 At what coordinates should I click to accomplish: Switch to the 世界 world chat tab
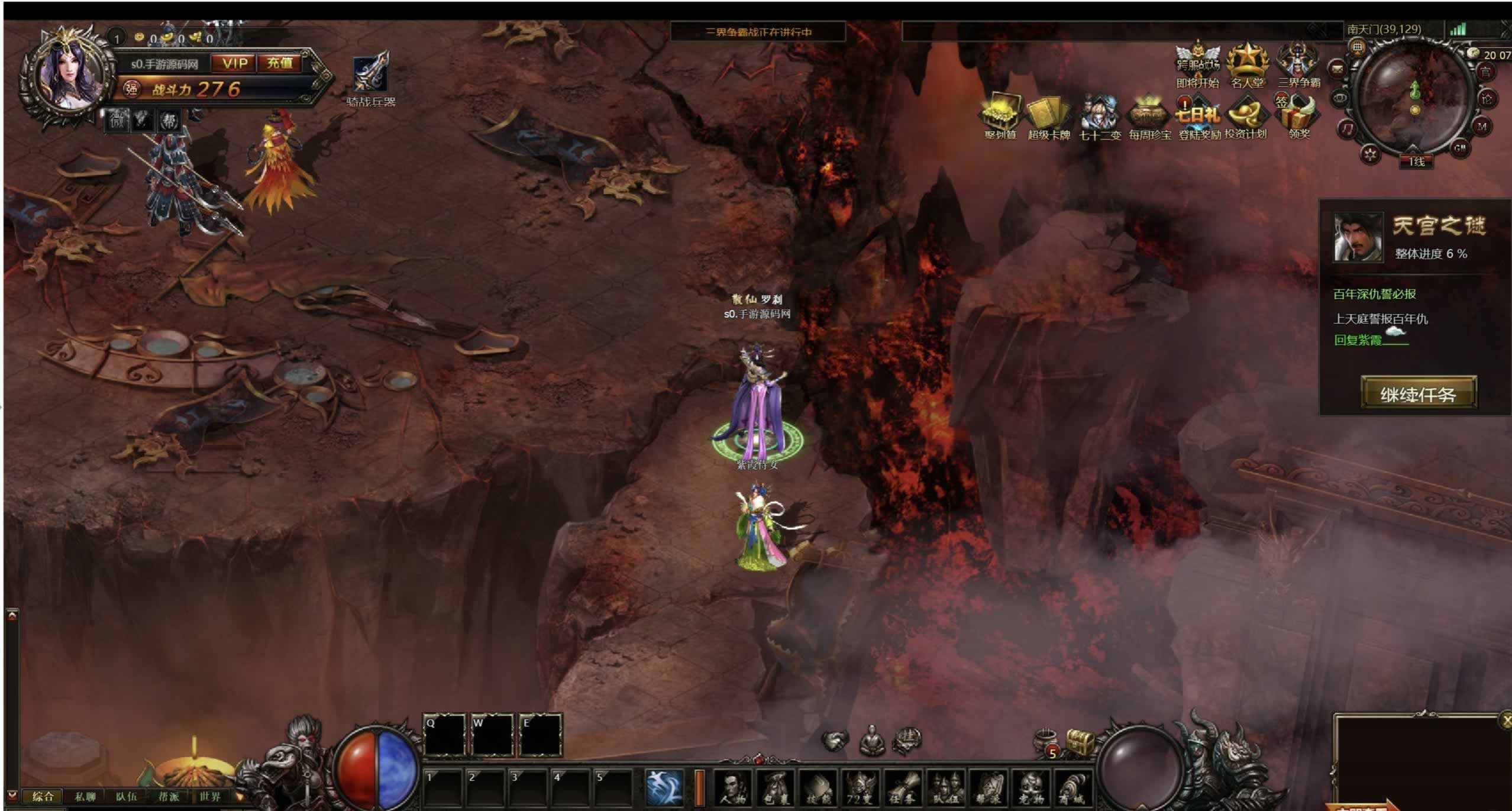(x=210, y=797)
